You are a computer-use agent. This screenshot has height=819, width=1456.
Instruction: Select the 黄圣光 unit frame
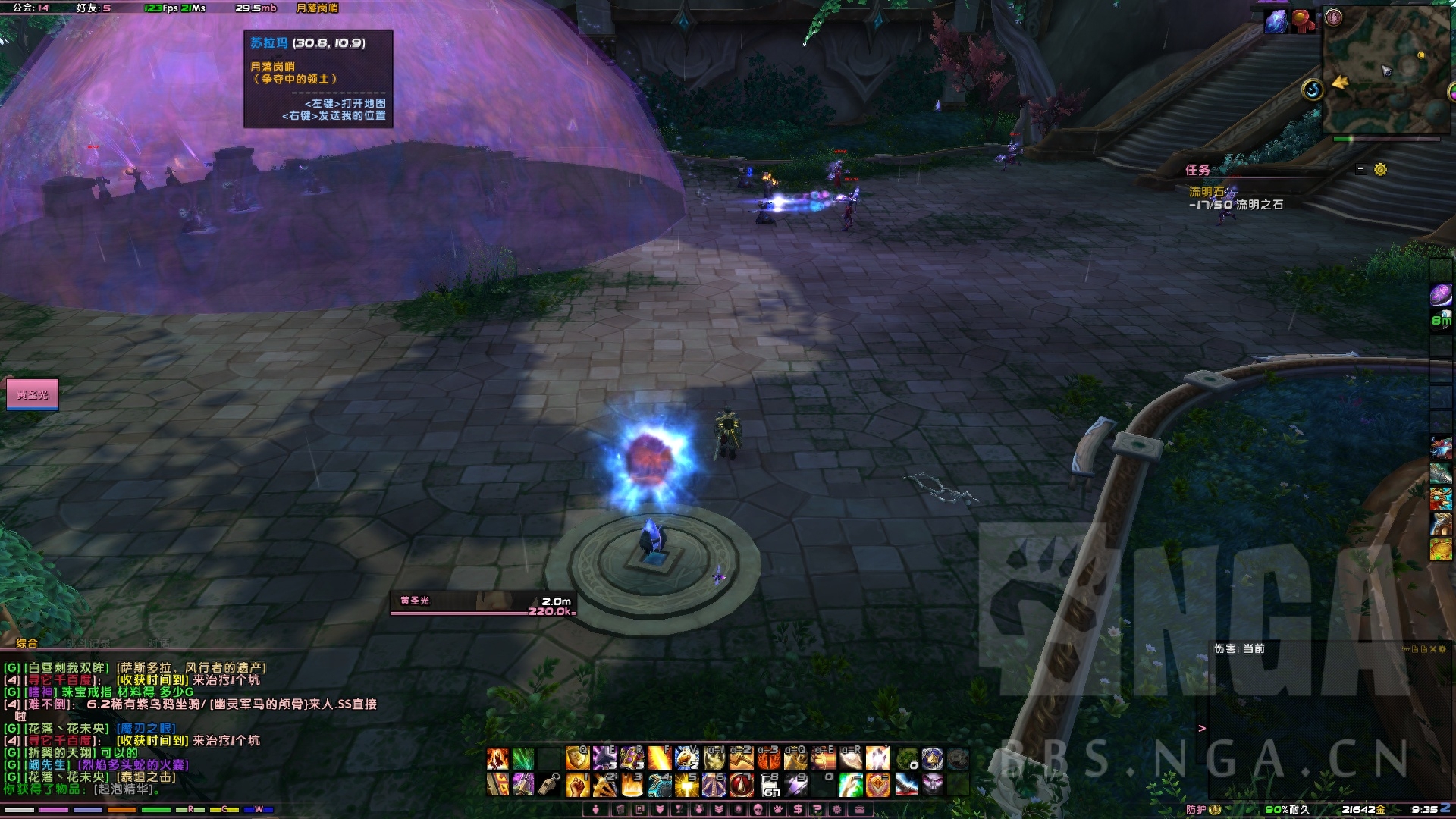point(33,394)
